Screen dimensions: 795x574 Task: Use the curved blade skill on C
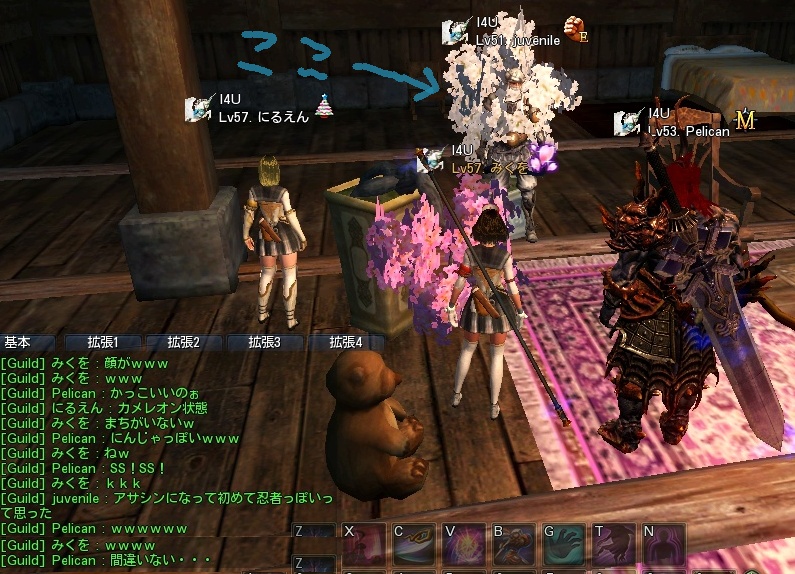pos(414,547)
